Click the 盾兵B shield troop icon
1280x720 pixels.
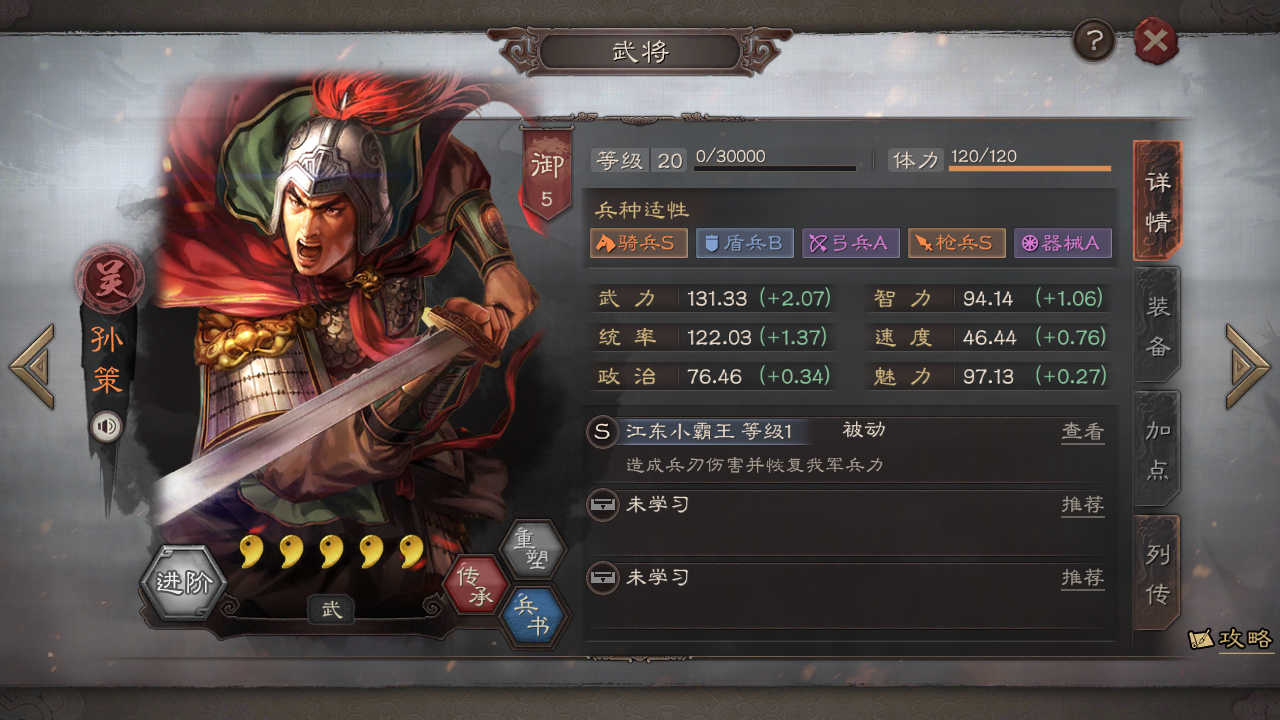744,243
